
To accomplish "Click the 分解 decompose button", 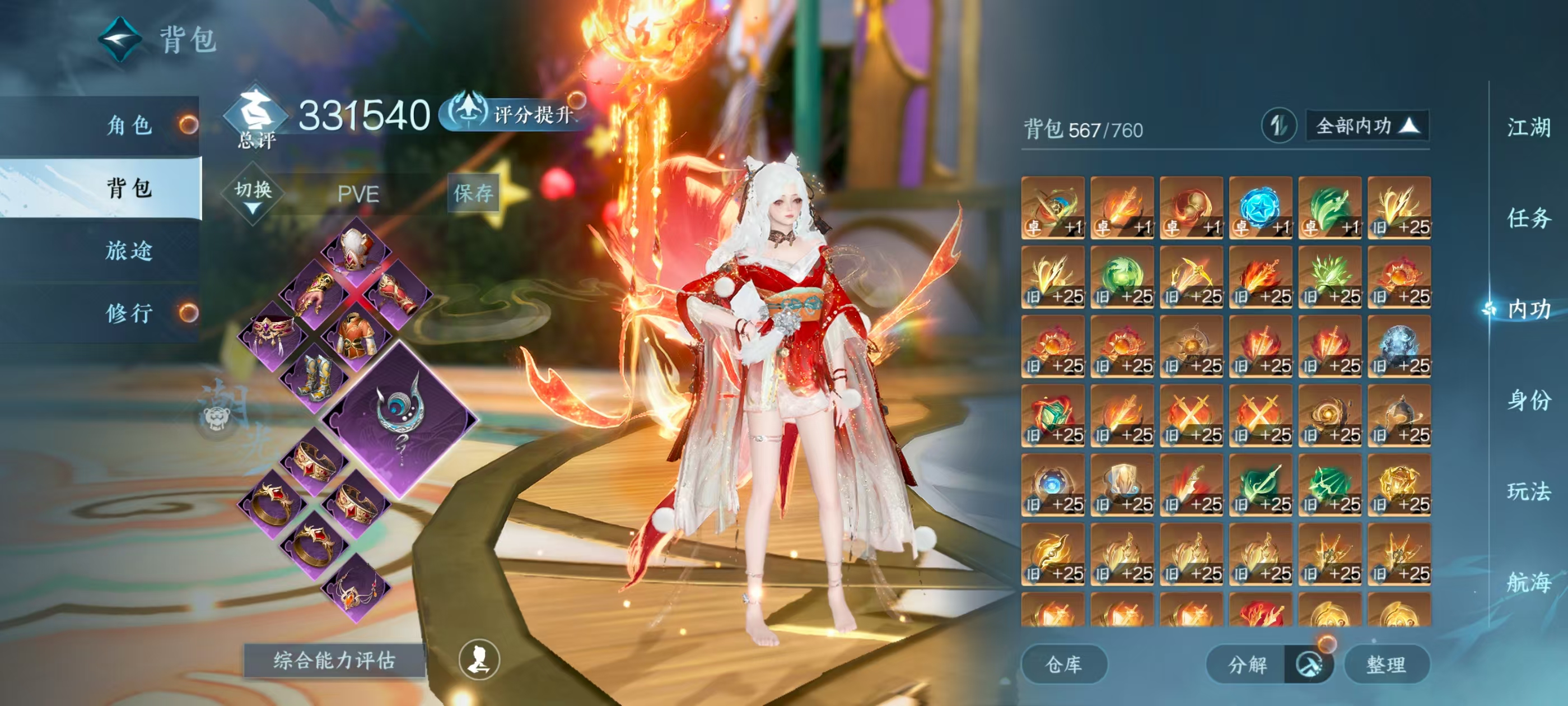I will (1247, 664).
